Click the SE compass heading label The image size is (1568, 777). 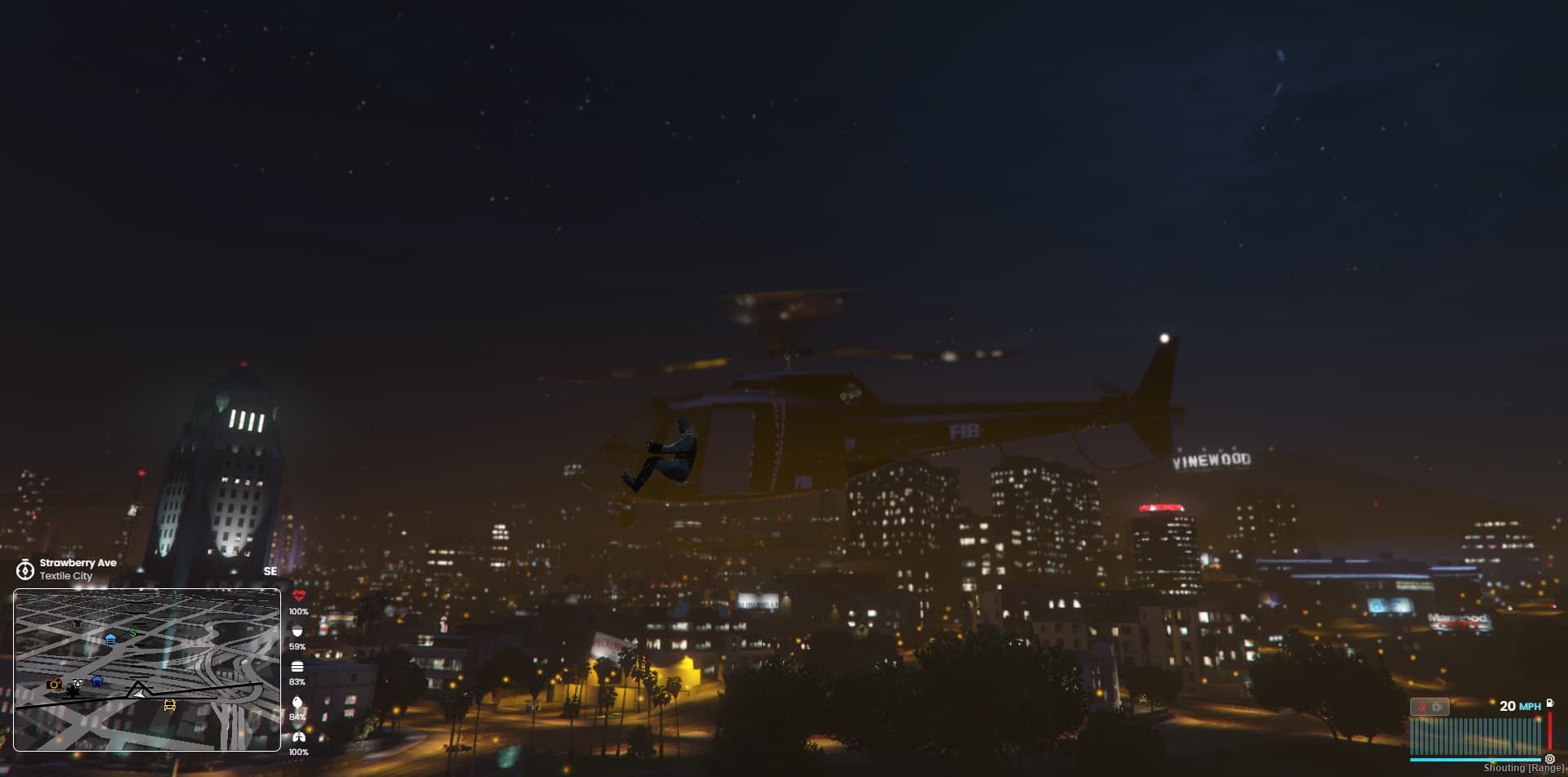[270, 571]
